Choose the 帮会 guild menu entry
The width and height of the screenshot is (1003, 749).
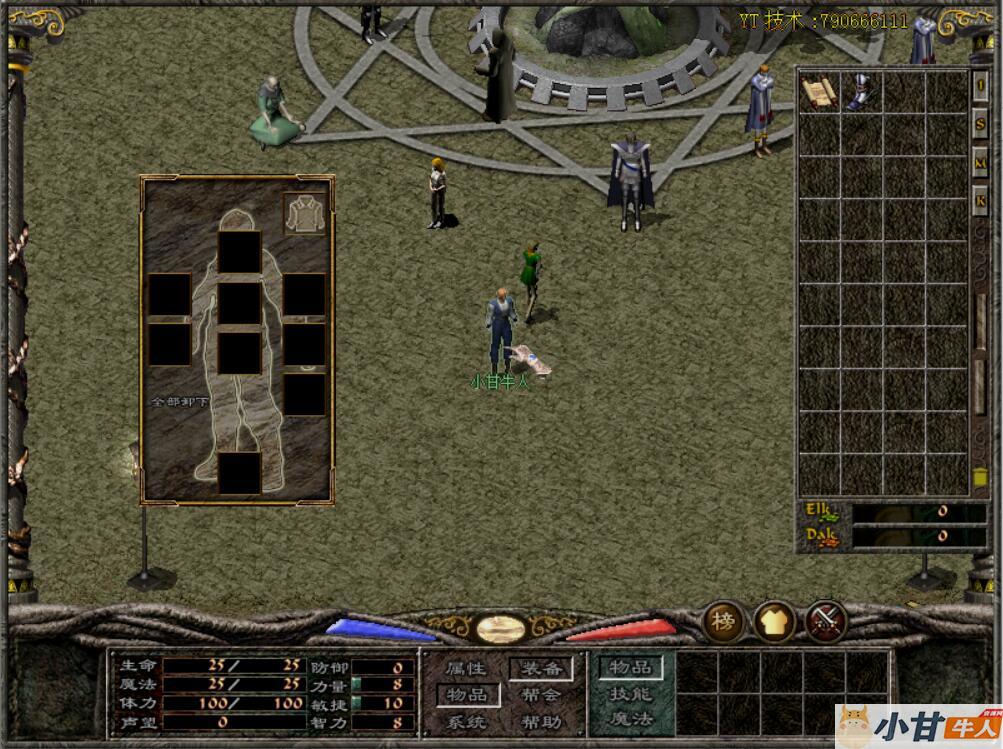(x=541, y=695)
